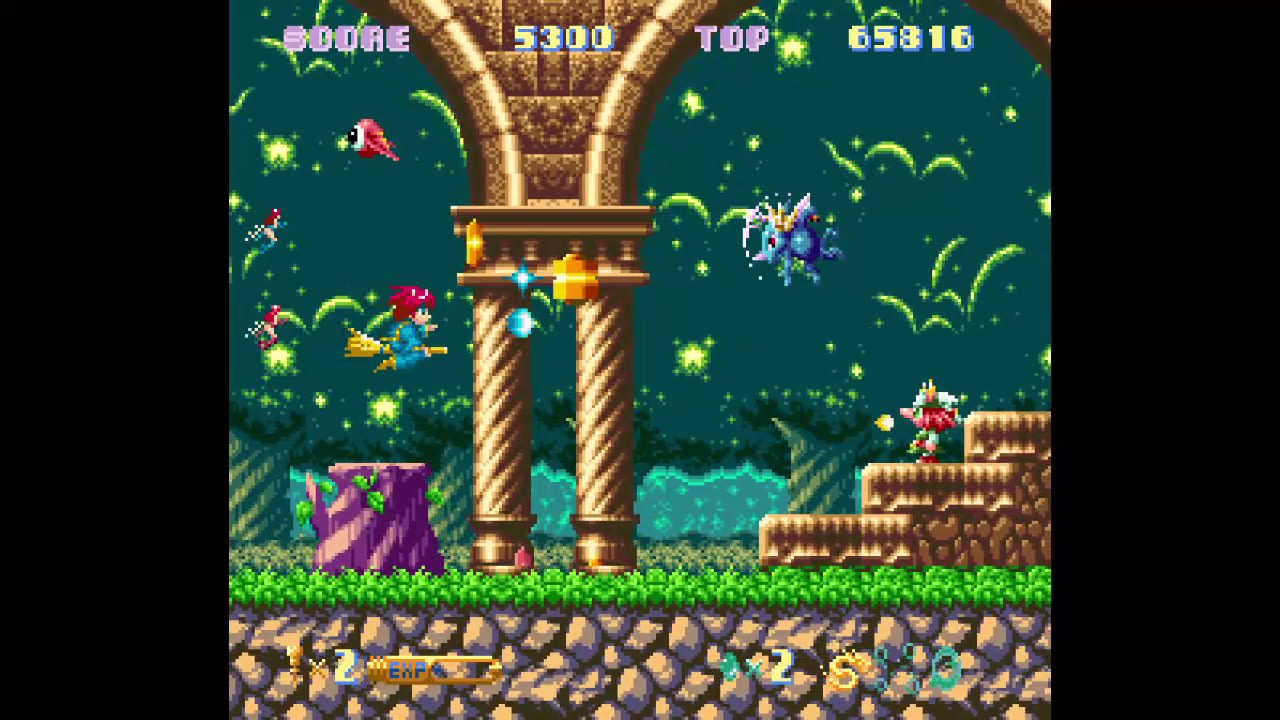Click the yellow gem atop the left column
The image size is (1280, 720).
[473, 240]
